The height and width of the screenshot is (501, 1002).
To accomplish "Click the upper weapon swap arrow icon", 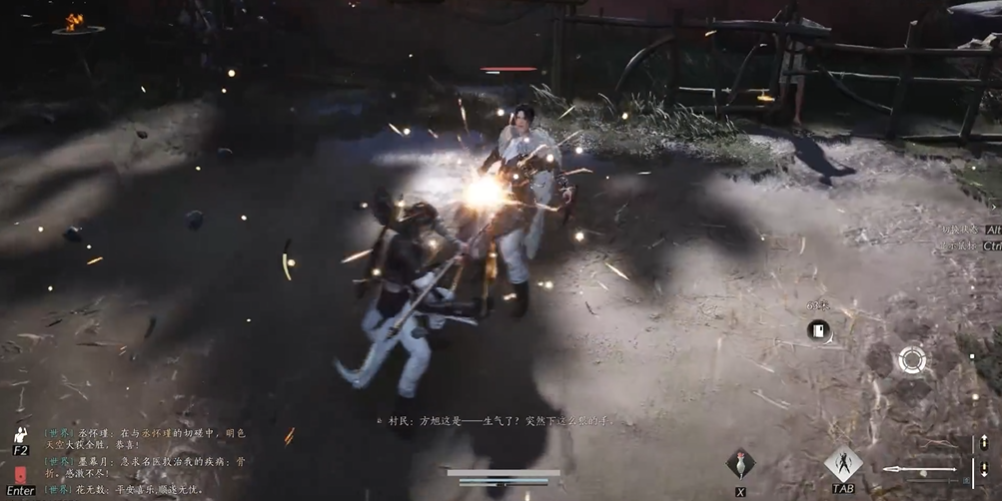I will coord(983,443).
